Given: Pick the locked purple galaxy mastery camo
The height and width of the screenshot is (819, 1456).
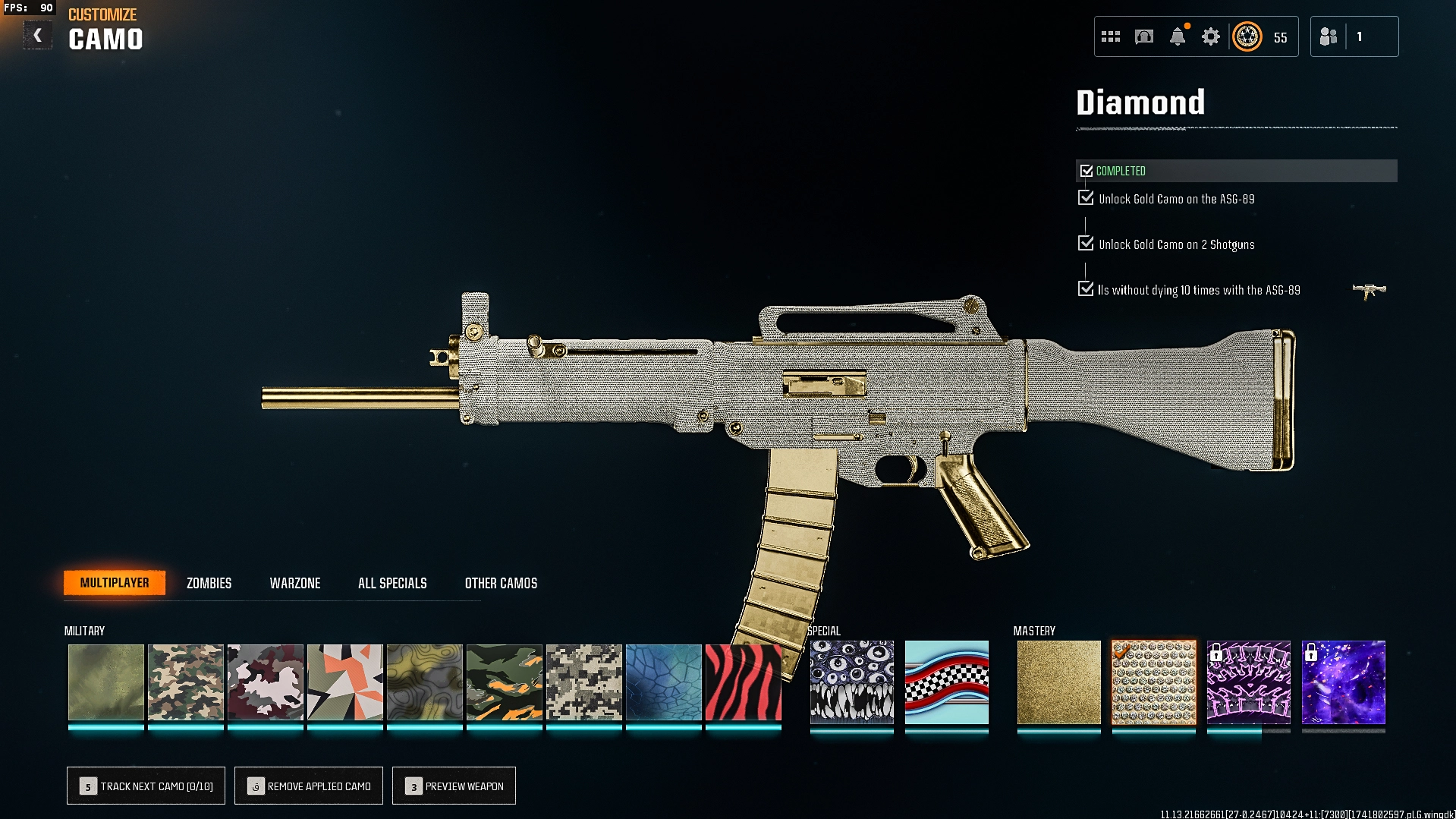Looking at the screenshot, I should 1343,682.
